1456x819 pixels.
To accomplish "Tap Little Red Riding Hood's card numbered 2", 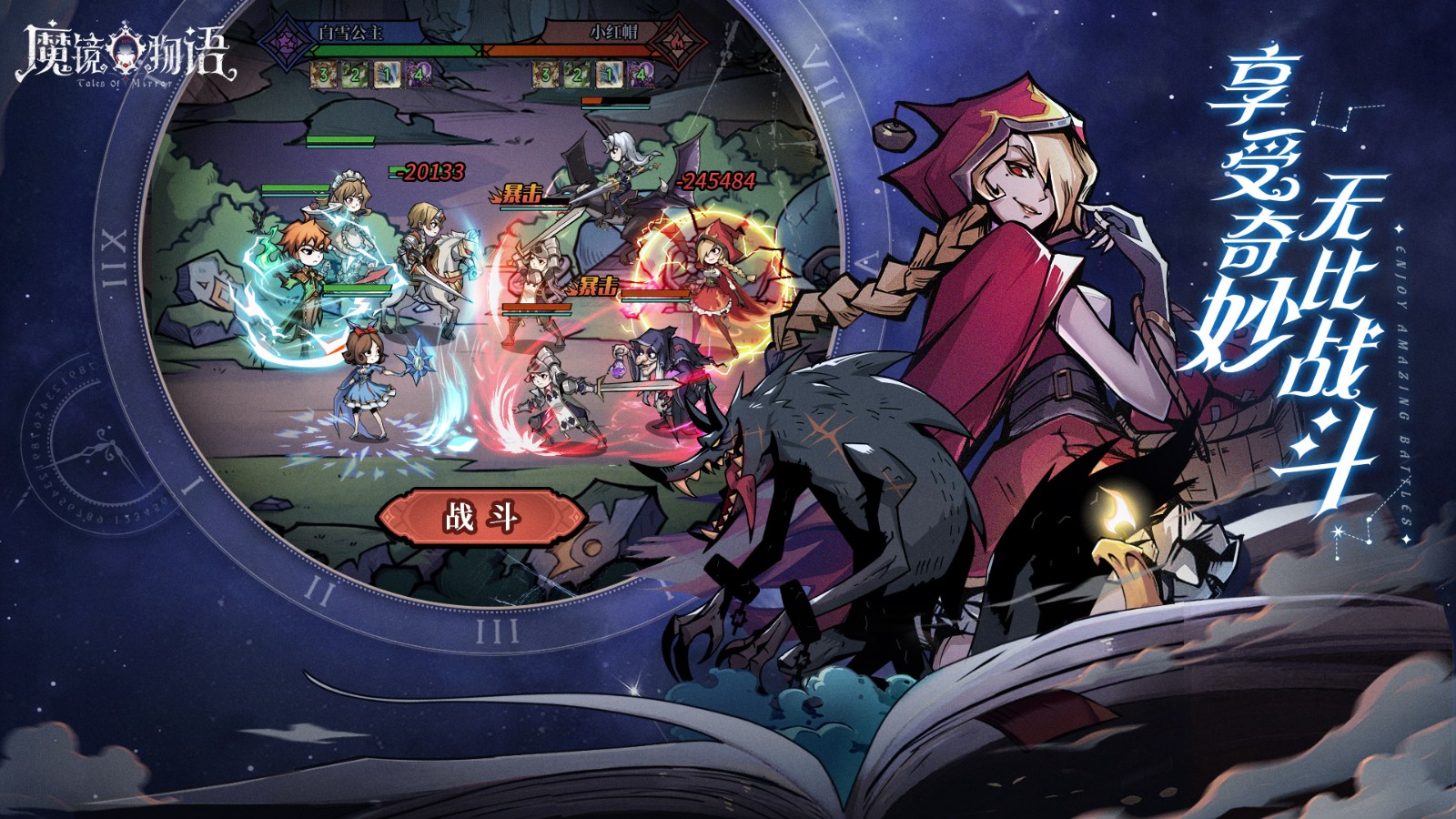I will point(577,75).
